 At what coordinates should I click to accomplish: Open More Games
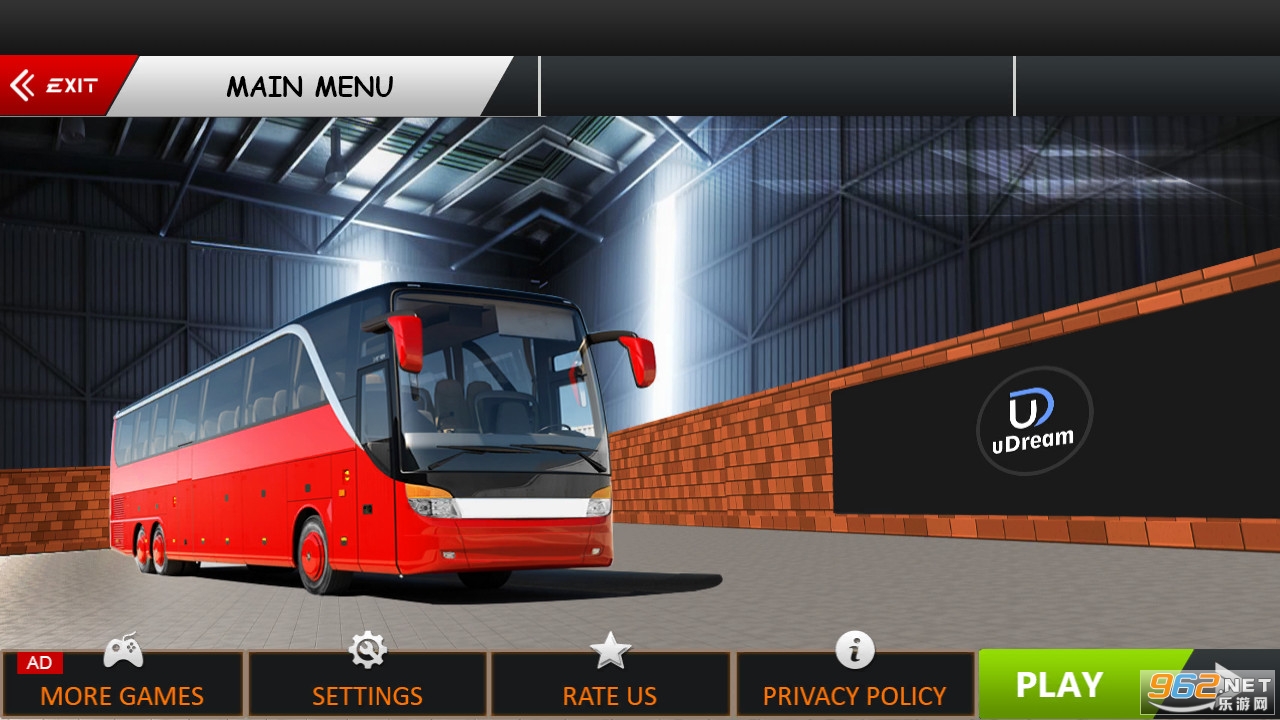point(122,685)
